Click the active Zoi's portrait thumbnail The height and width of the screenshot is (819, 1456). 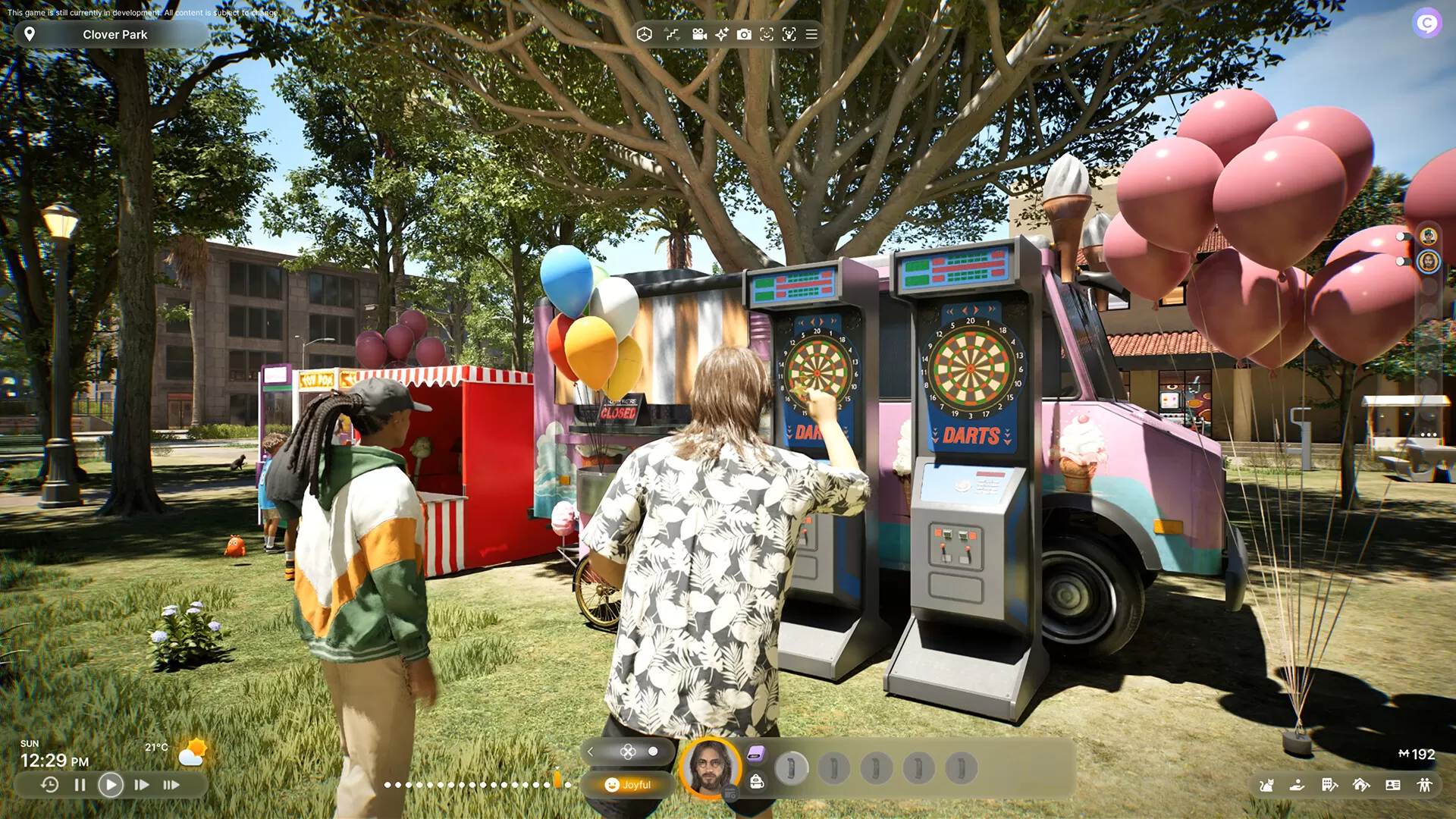tap(710, 769)
